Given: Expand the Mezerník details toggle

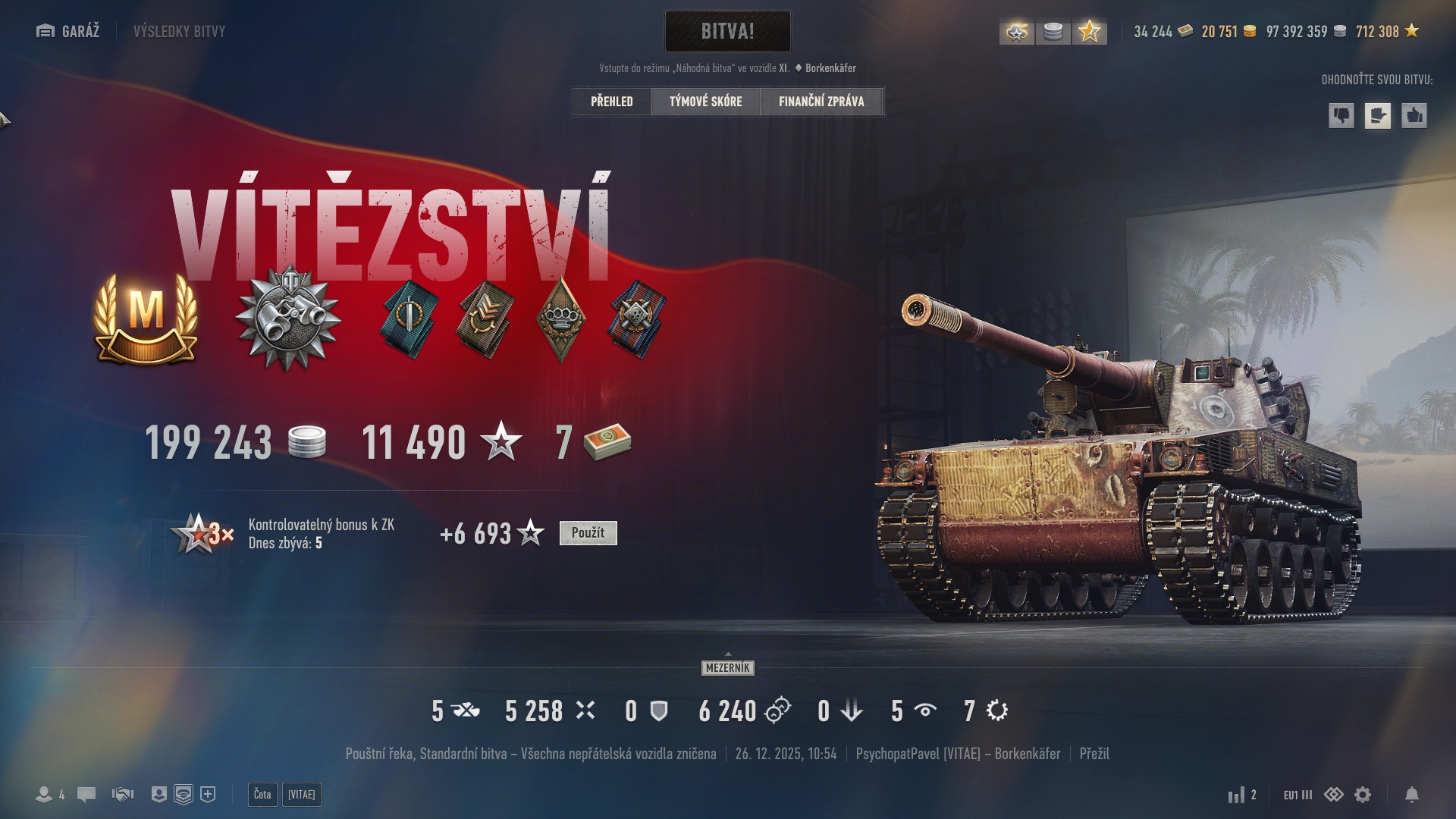Looking at the screenshot, I should pos(727,667).
